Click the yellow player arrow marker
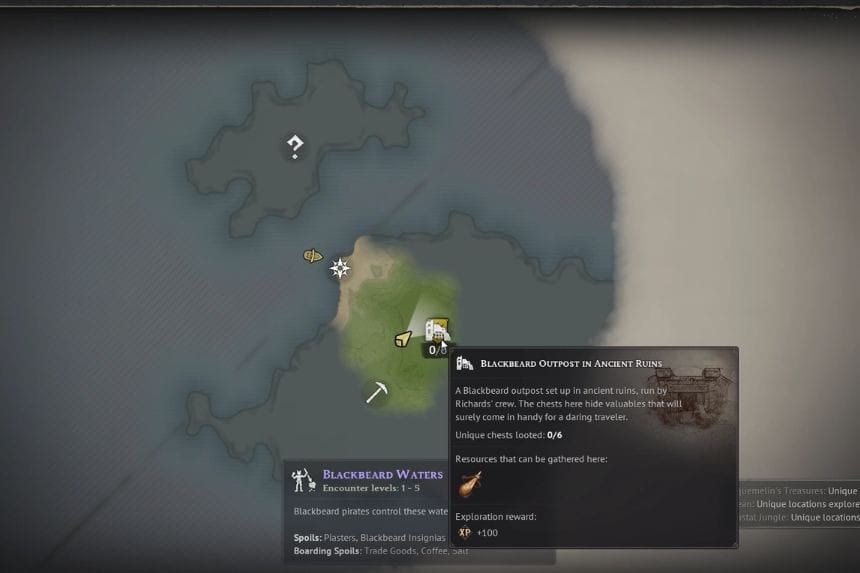 [x=403, y=340]
